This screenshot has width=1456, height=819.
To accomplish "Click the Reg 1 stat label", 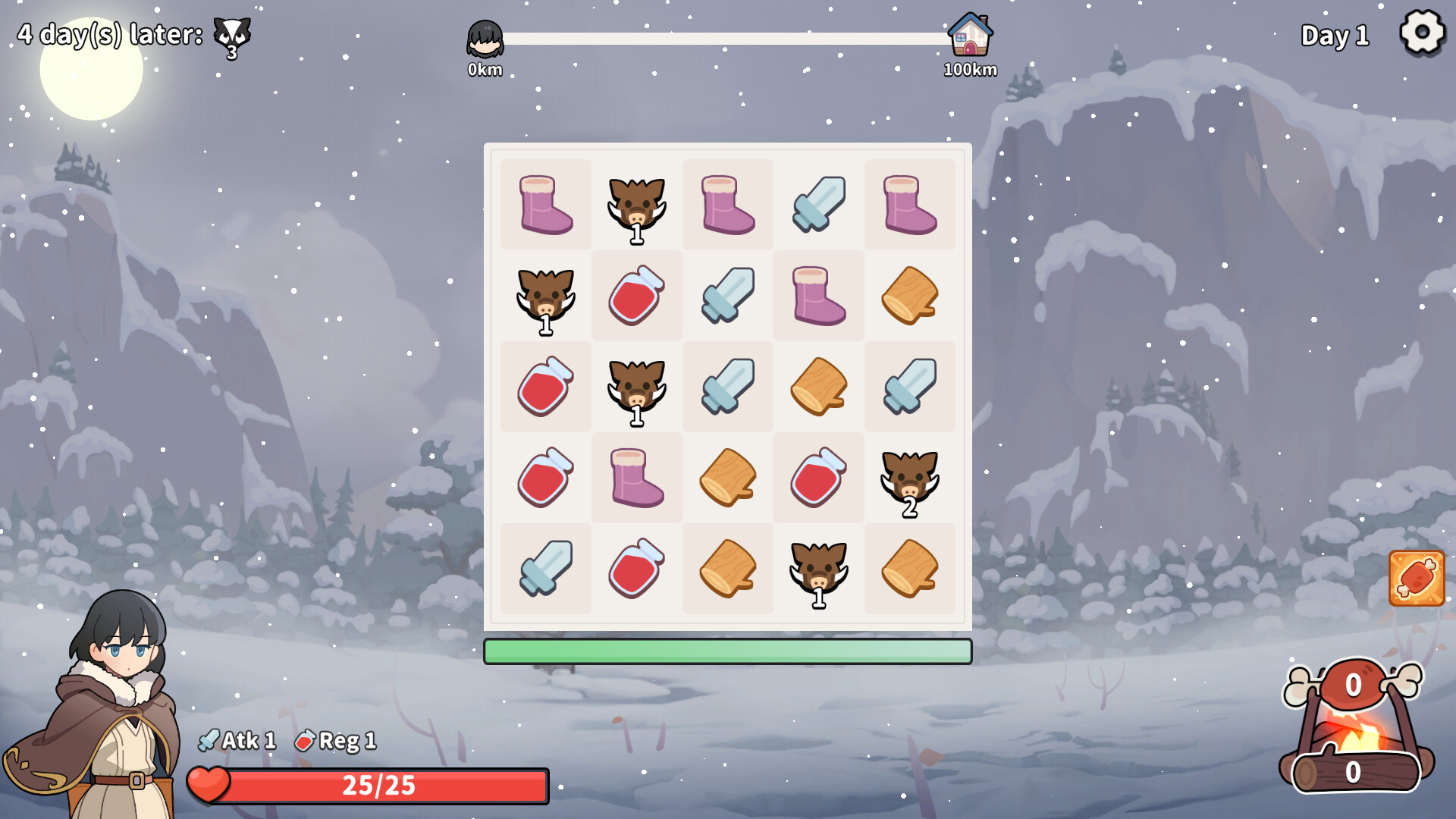I will pos(341,740).
